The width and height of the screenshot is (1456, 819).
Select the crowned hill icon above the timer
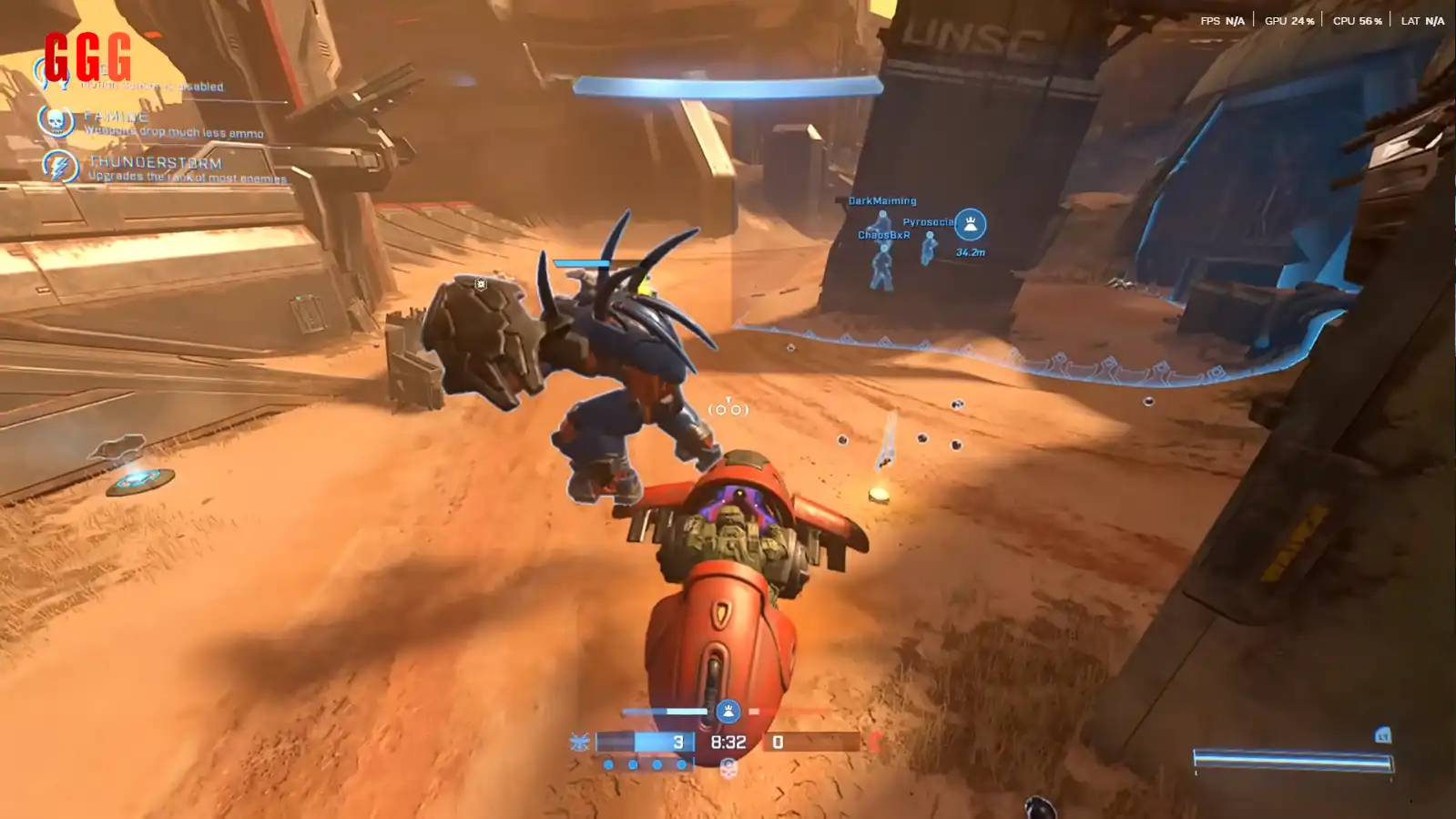point(728,711)
